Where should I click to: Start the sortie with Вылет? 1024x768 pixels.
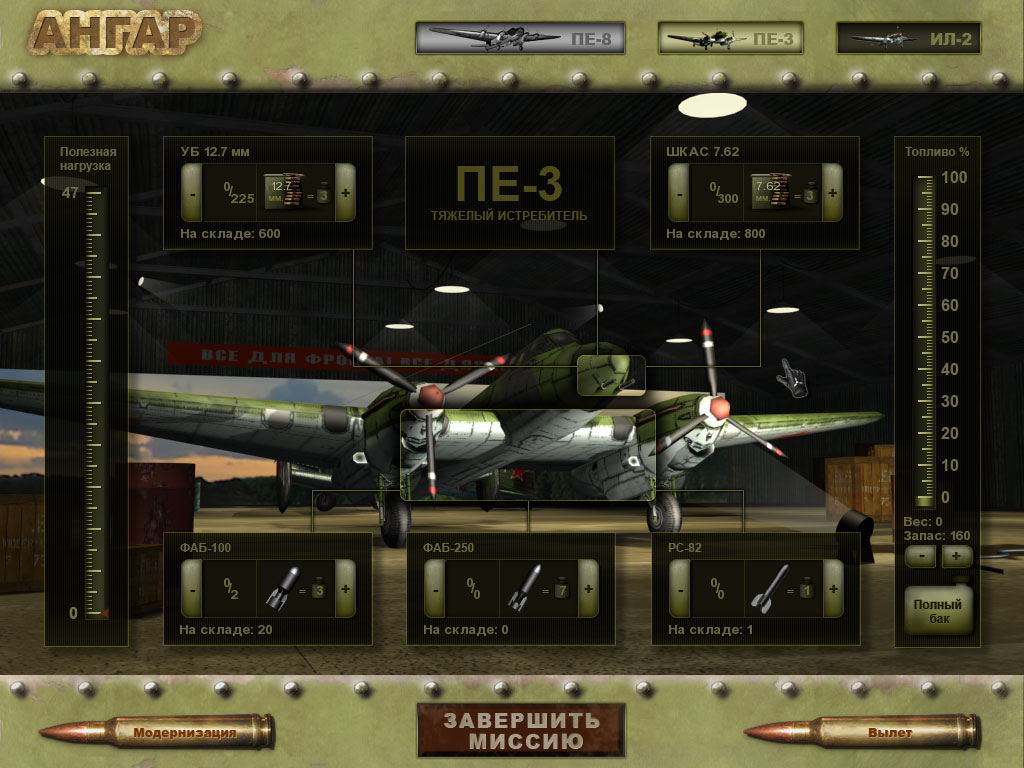point(890,733)
